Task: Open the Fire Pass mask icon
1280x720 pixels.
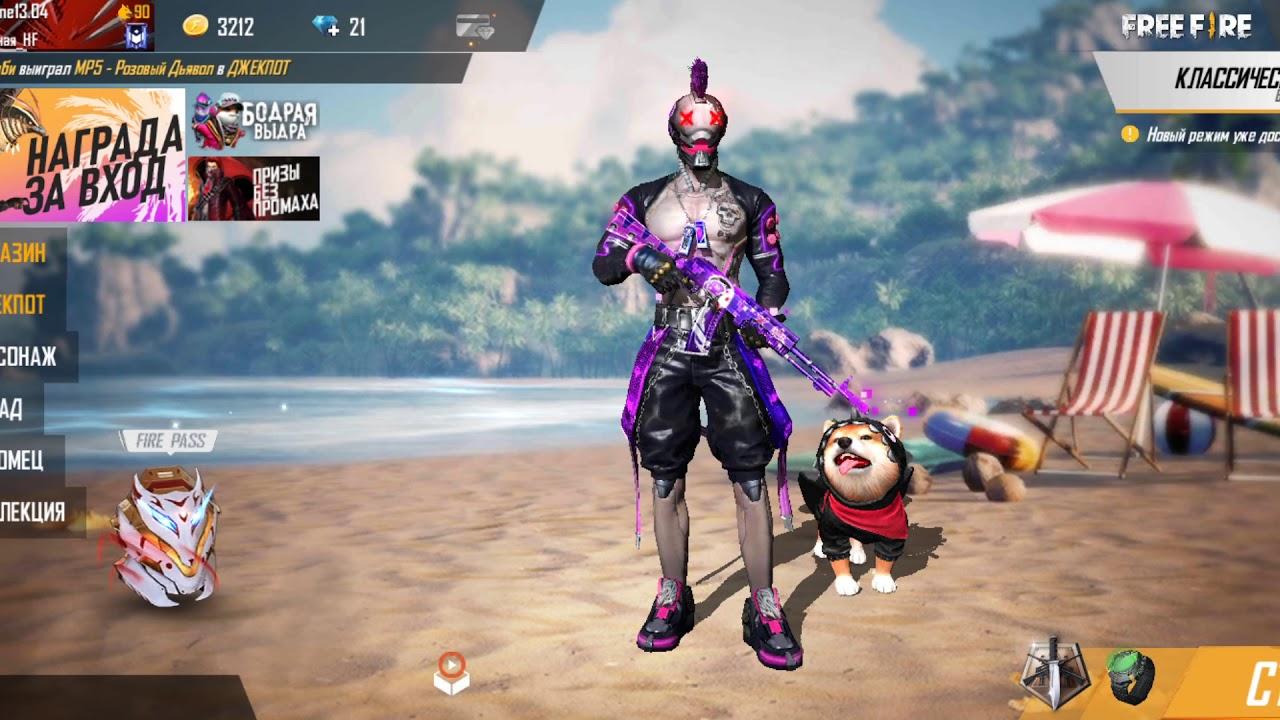Action: (x=165, y=535)
